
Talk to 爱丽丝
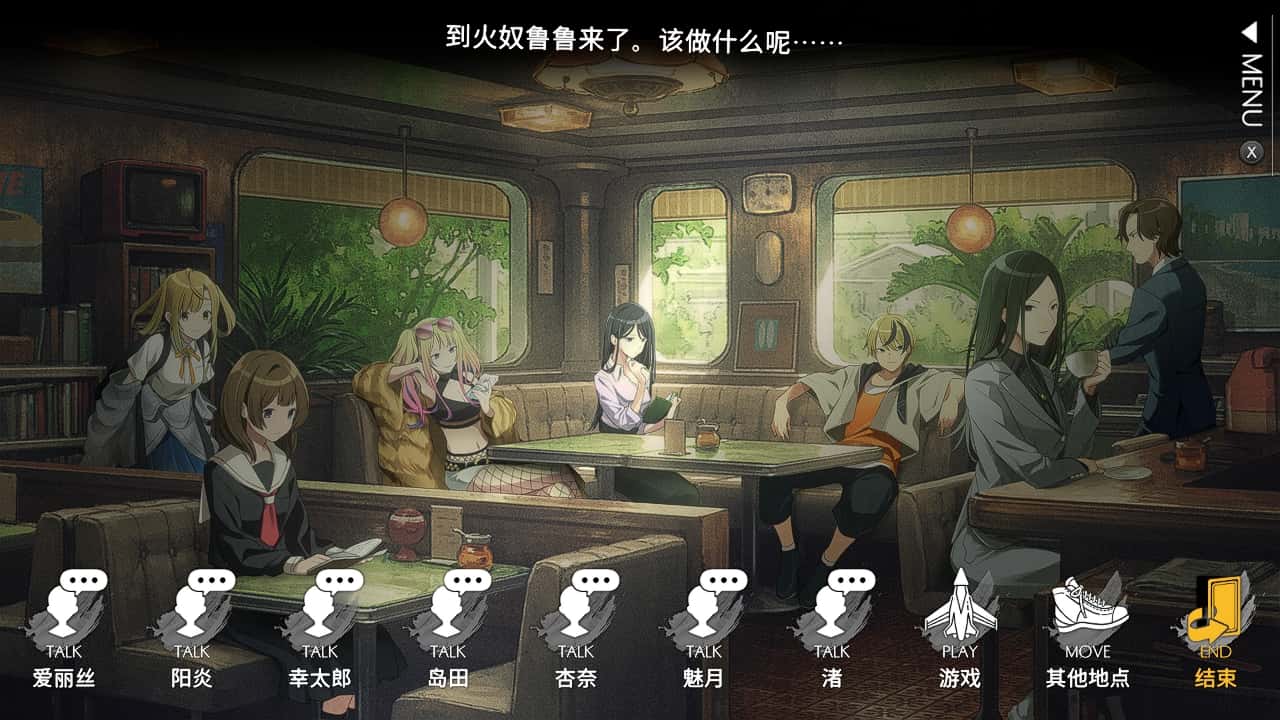[64, 627]
